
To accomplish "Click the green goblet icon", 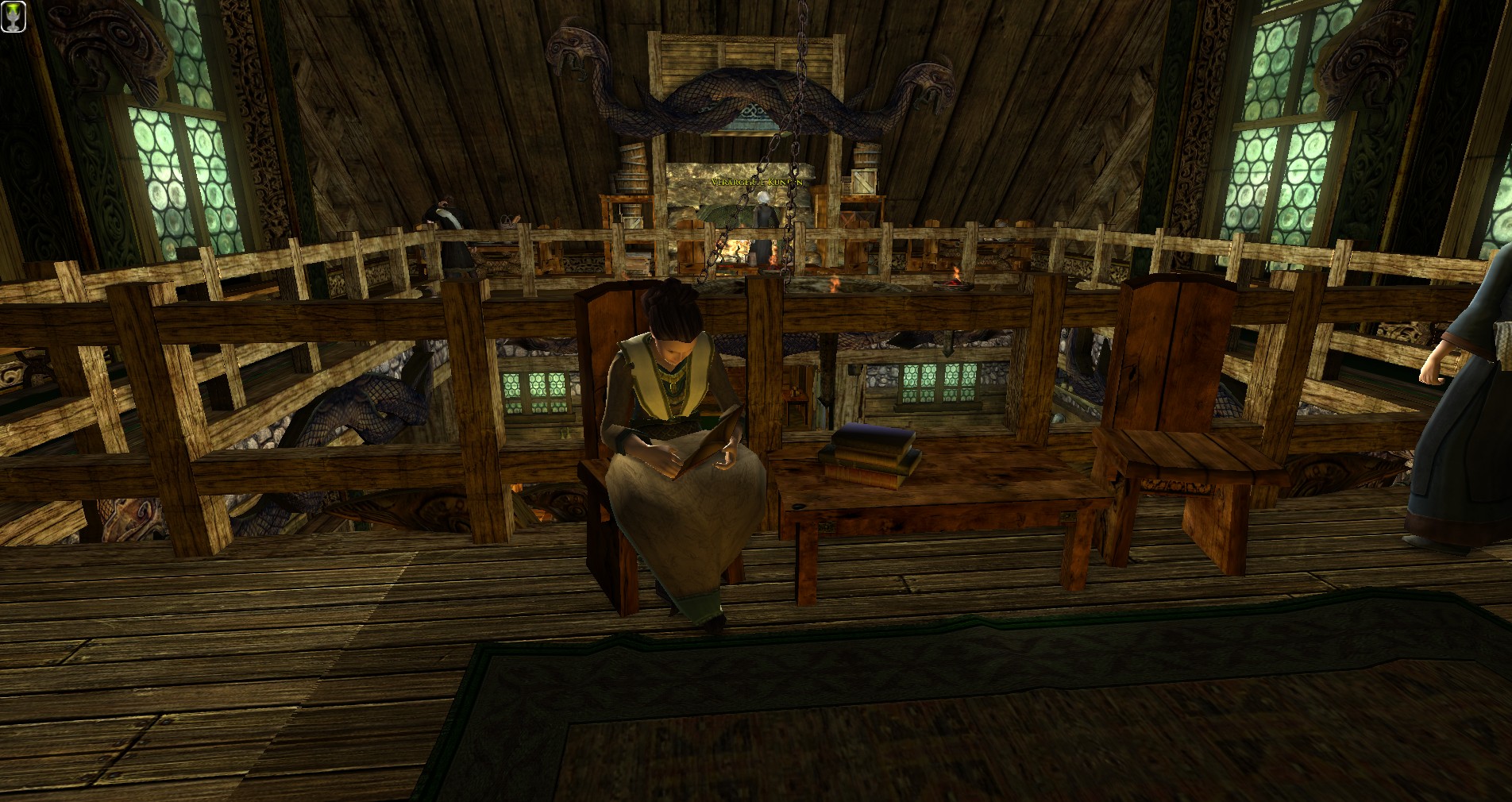I will coord(13,17).
